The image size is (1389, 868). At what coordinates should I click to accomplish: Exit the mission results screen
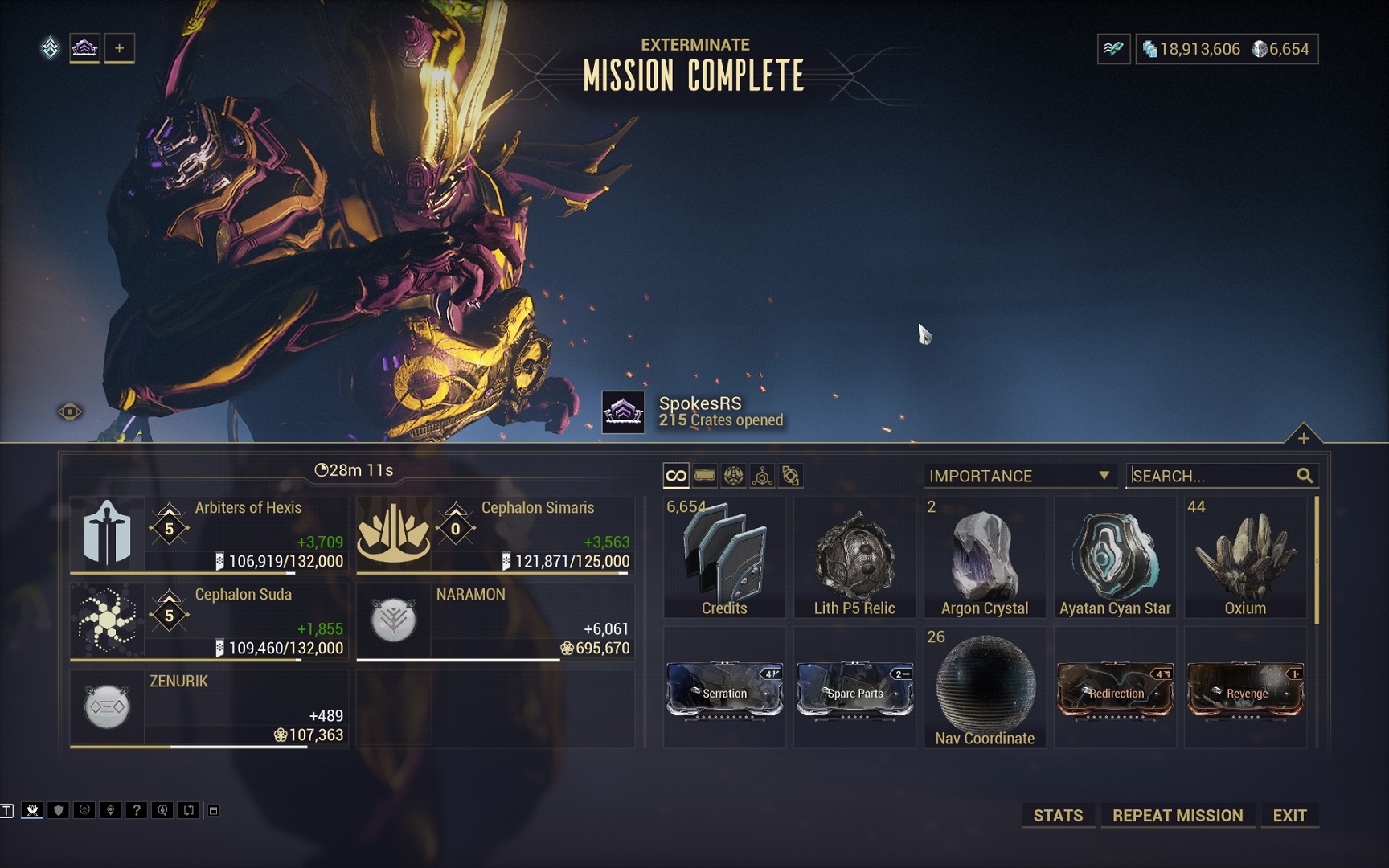click(x=1289, y=815)
